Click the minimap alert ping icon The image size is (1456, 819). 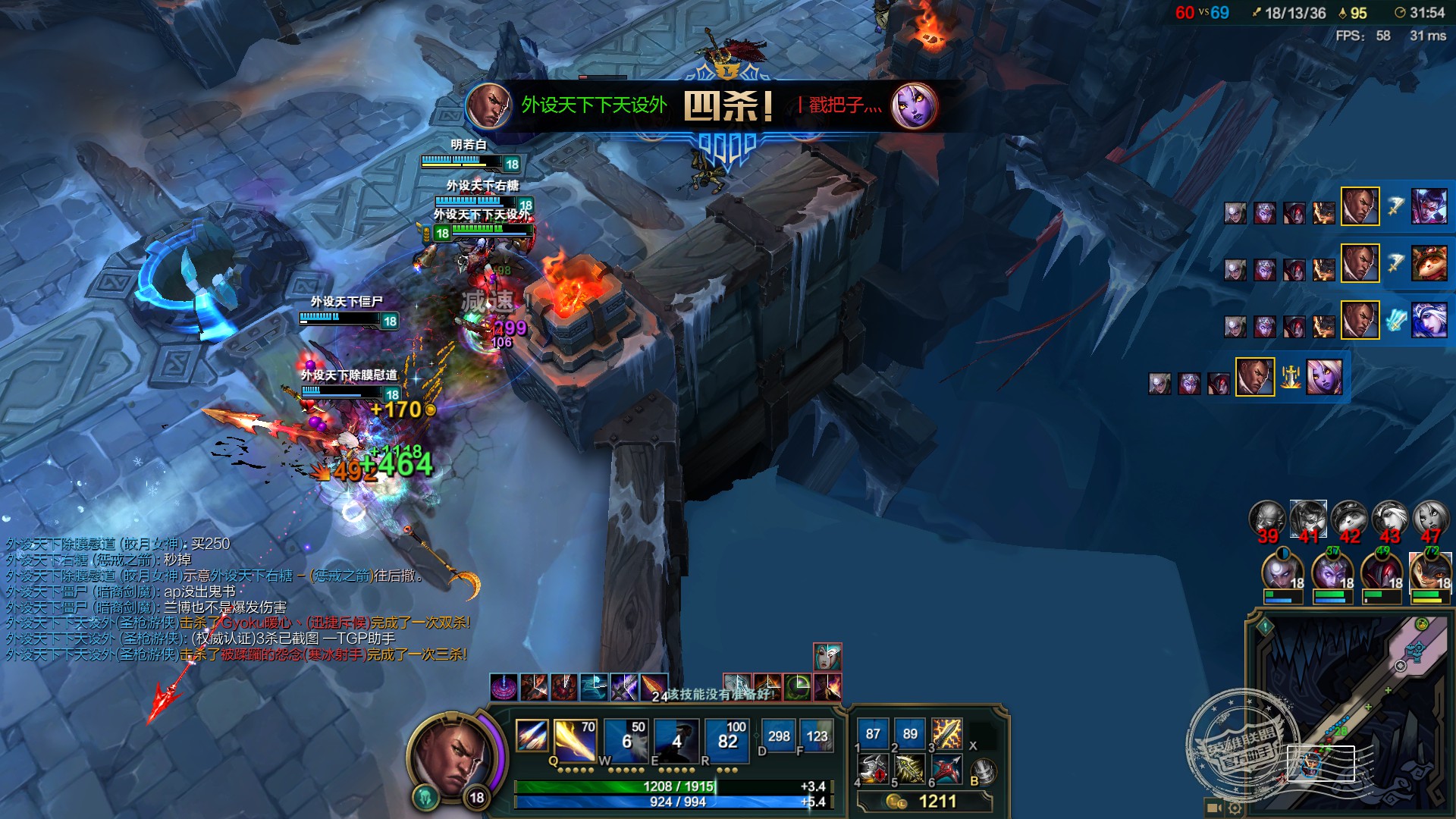(x=1265, y=627)
